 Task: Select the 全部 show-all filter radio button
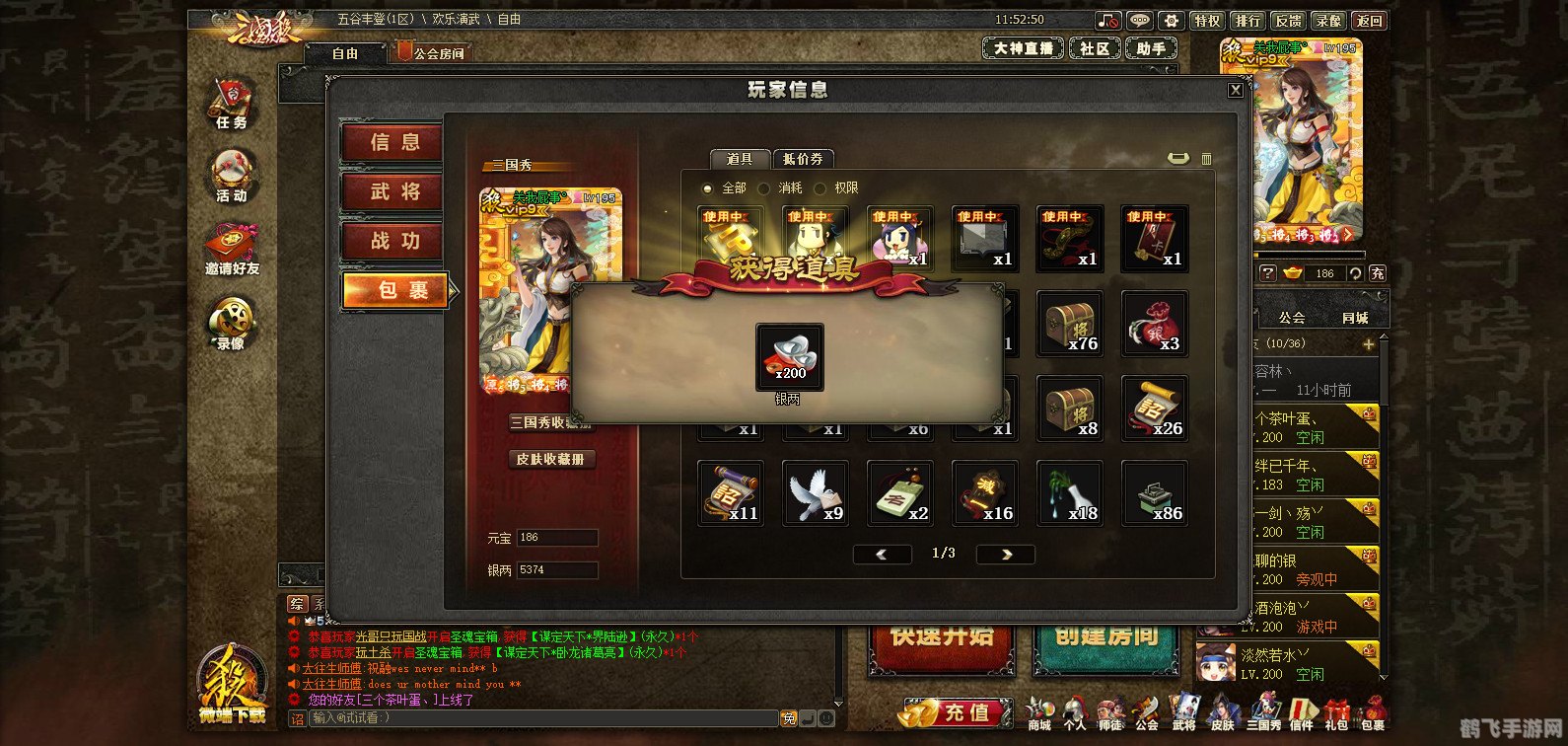[x=707, y=188]
